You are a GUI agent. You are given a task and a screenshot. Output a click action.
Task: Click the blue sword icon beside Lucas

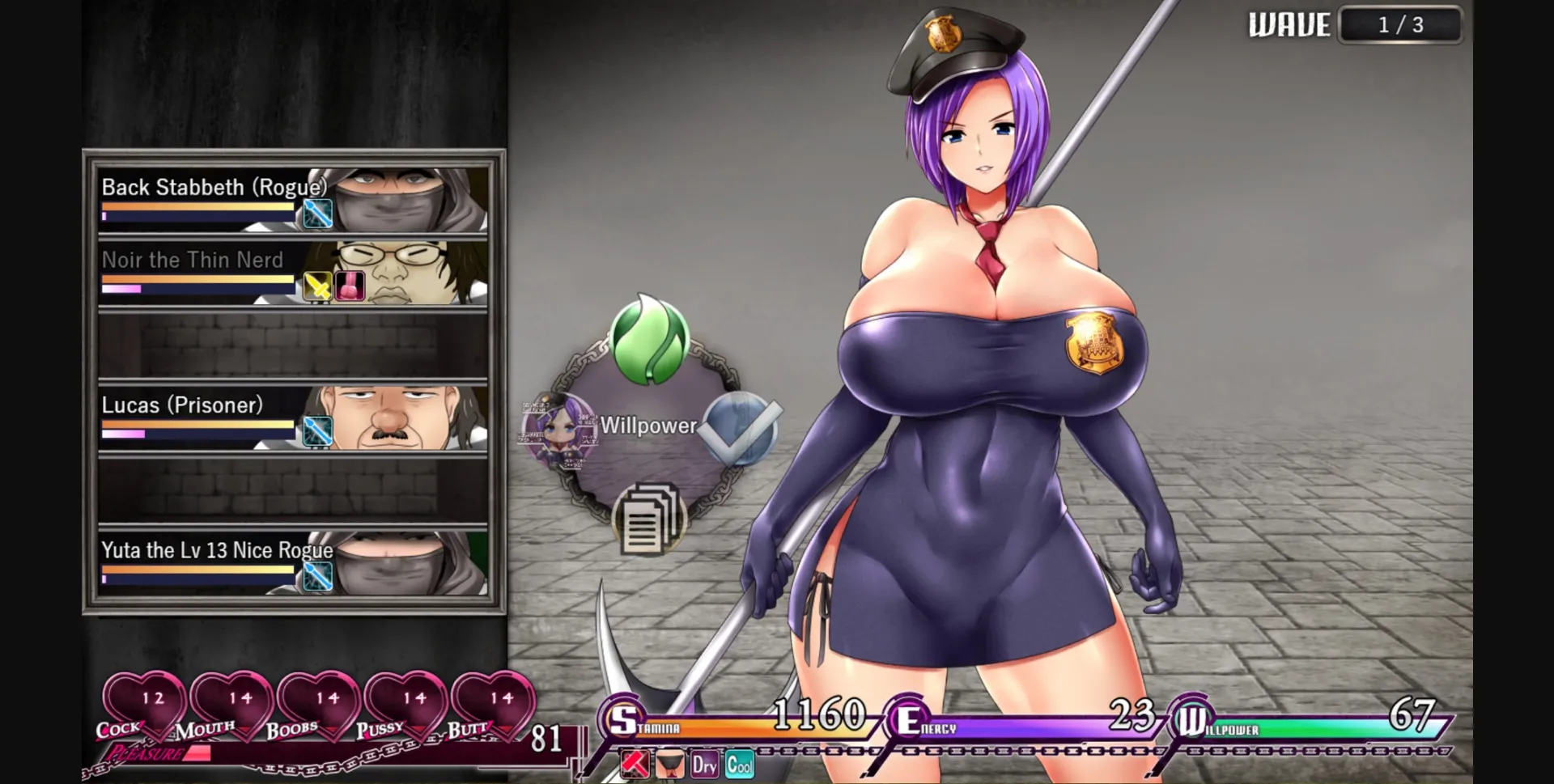point(317,431)
